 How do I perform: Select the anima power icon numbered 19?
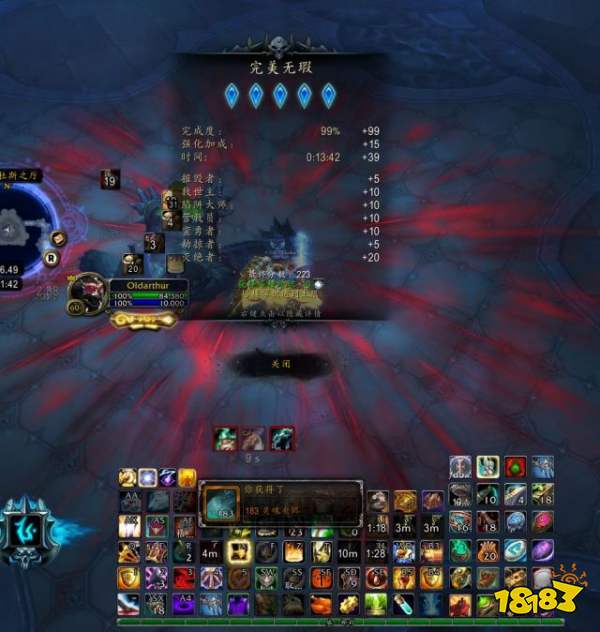(x=110, y=180)
